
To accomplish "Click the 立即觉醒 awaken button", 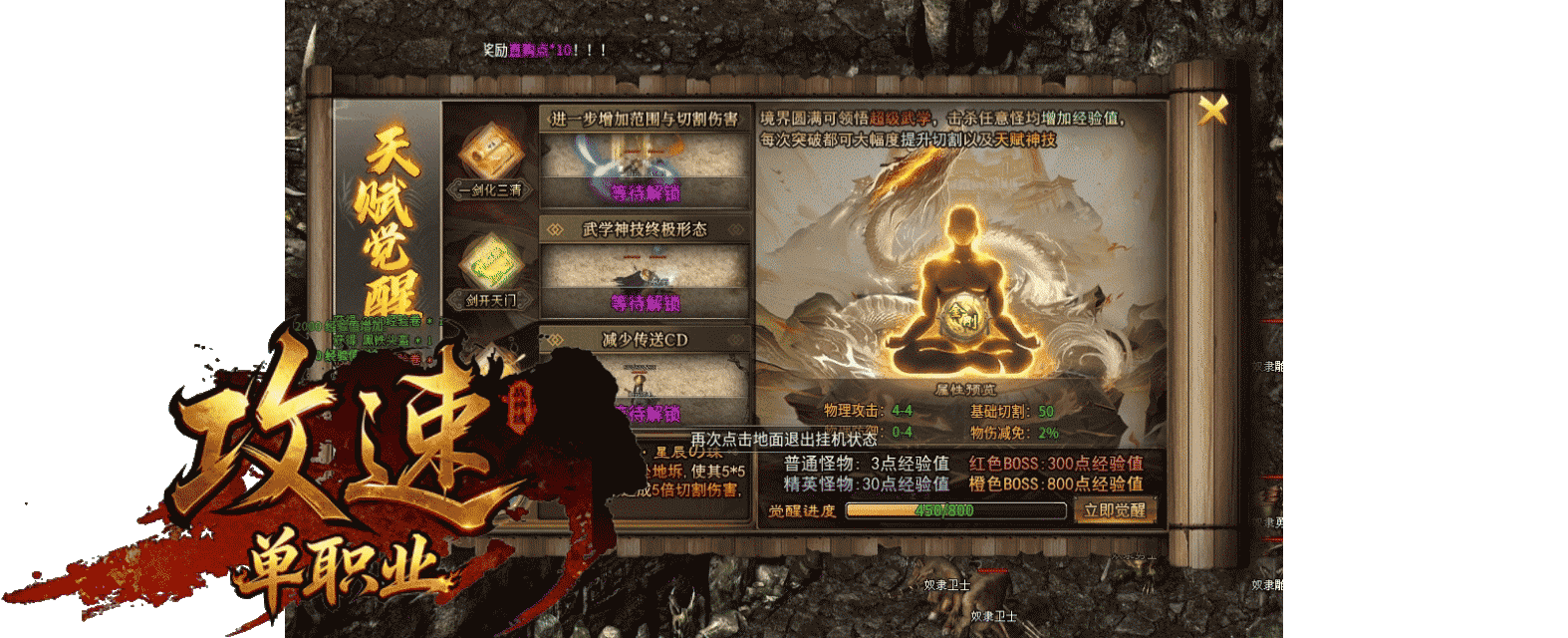I will [1114, 510].
